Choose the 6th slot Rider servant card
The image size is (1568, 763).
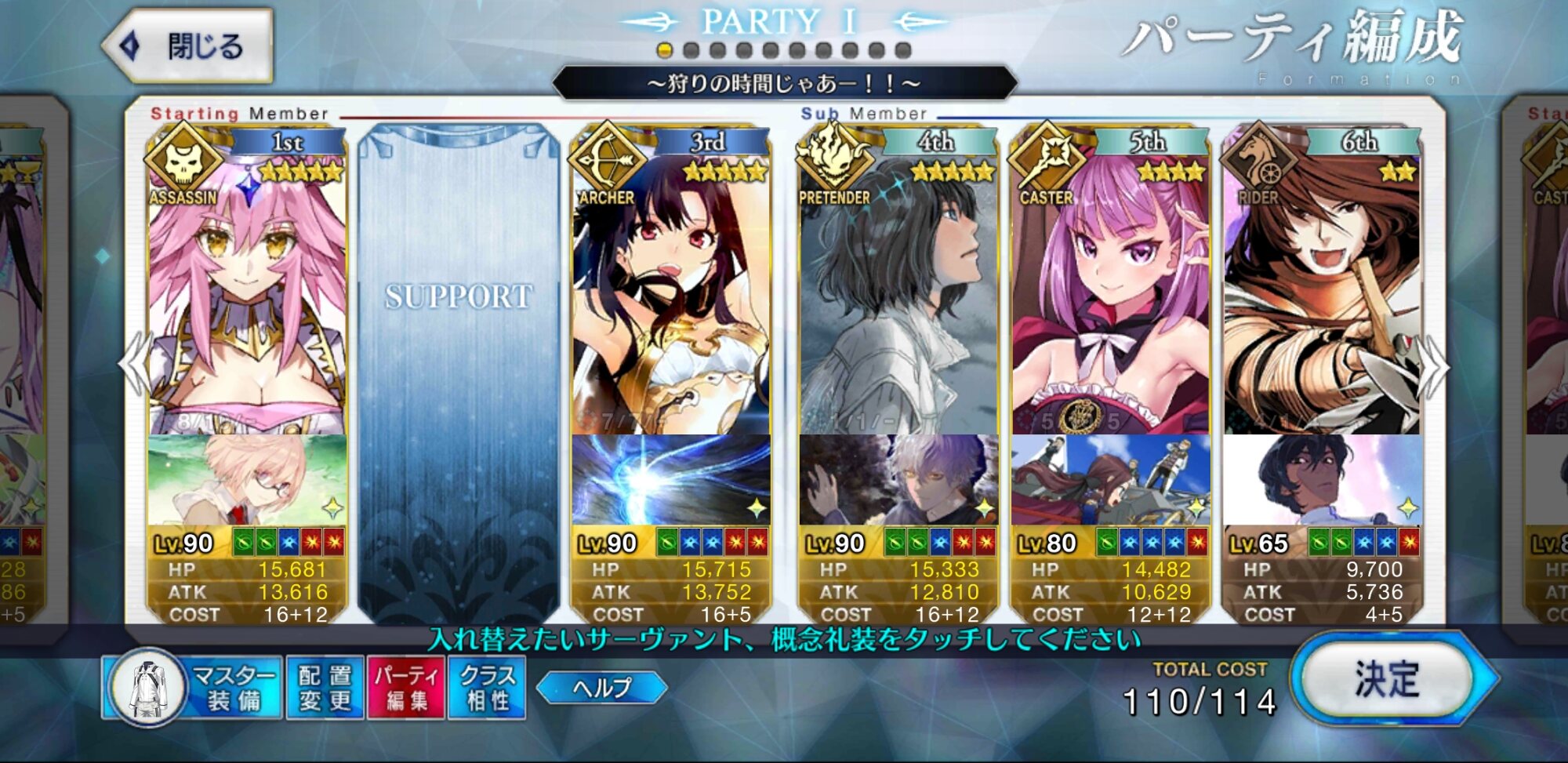[1322, 298]
